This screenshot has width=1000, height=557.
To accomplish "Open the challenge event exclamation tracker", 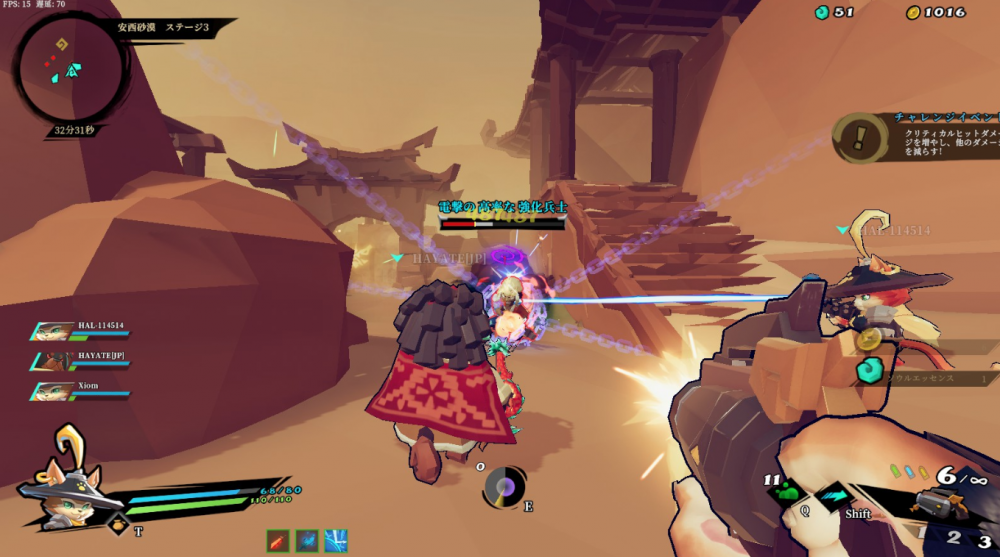I will (862, 139).
